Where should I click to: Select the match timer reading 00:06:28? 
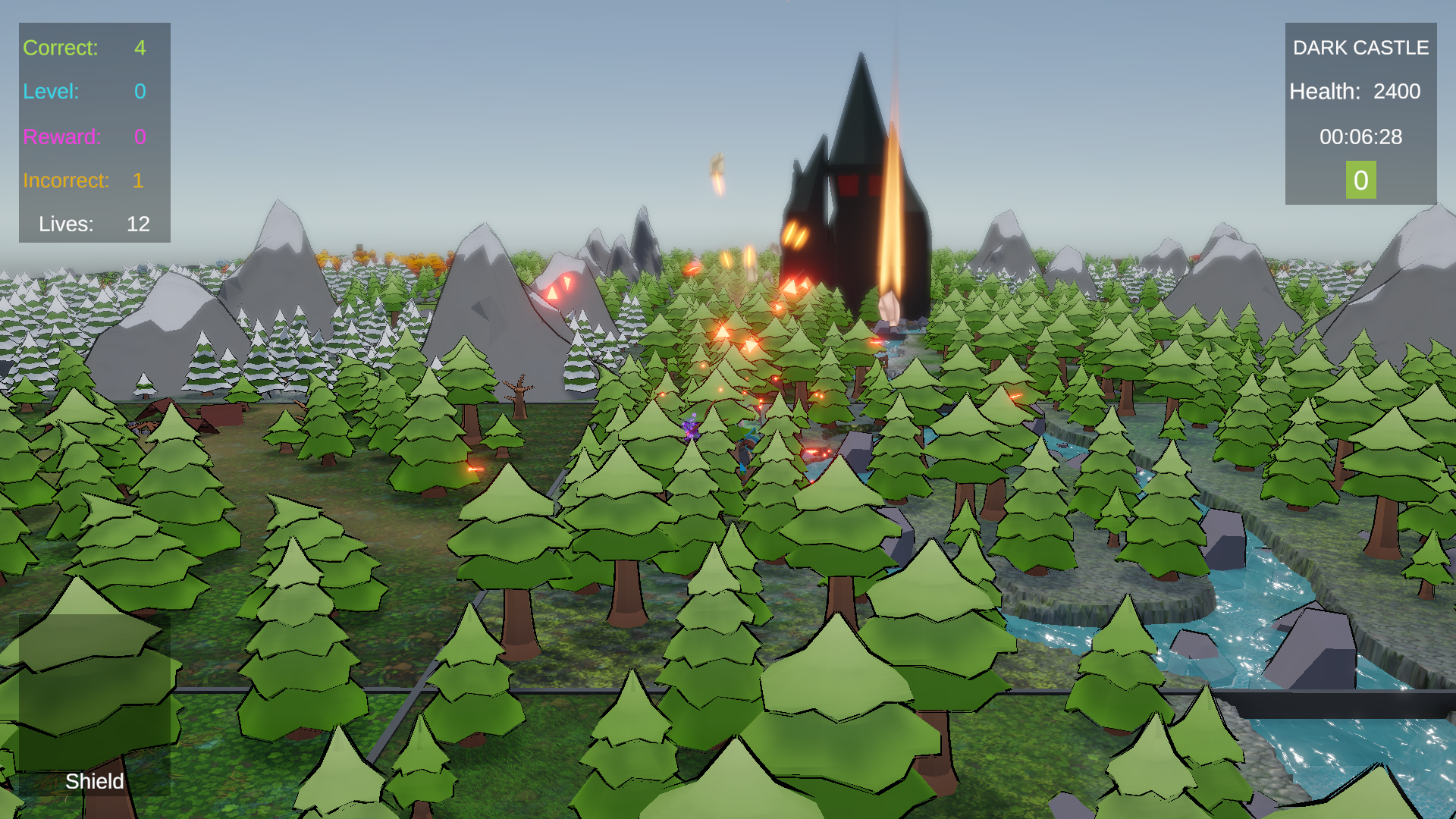(x=1361, y=137)
